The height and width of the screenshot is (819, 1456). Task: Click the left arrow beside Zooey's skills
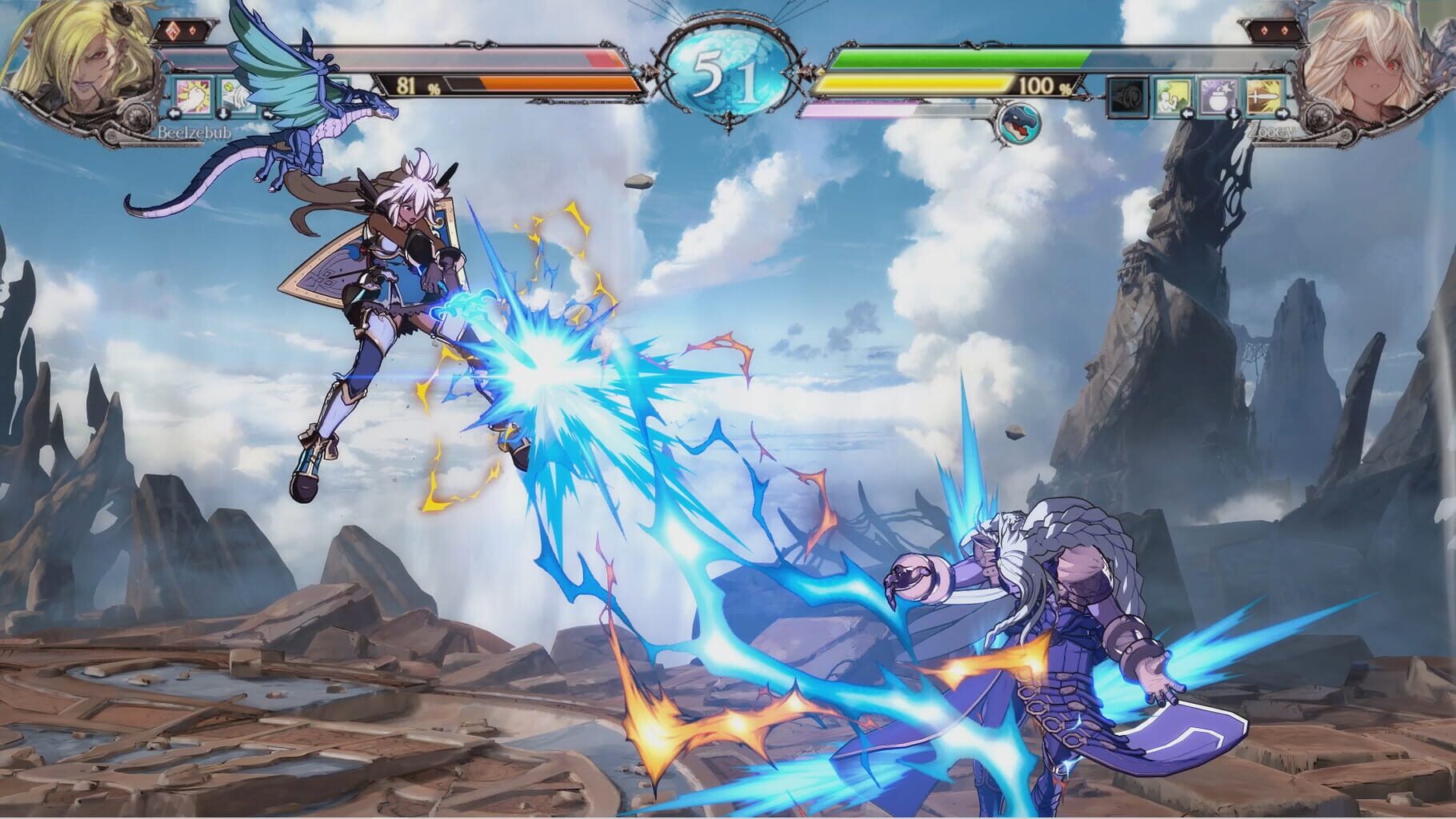(1189, 114)
